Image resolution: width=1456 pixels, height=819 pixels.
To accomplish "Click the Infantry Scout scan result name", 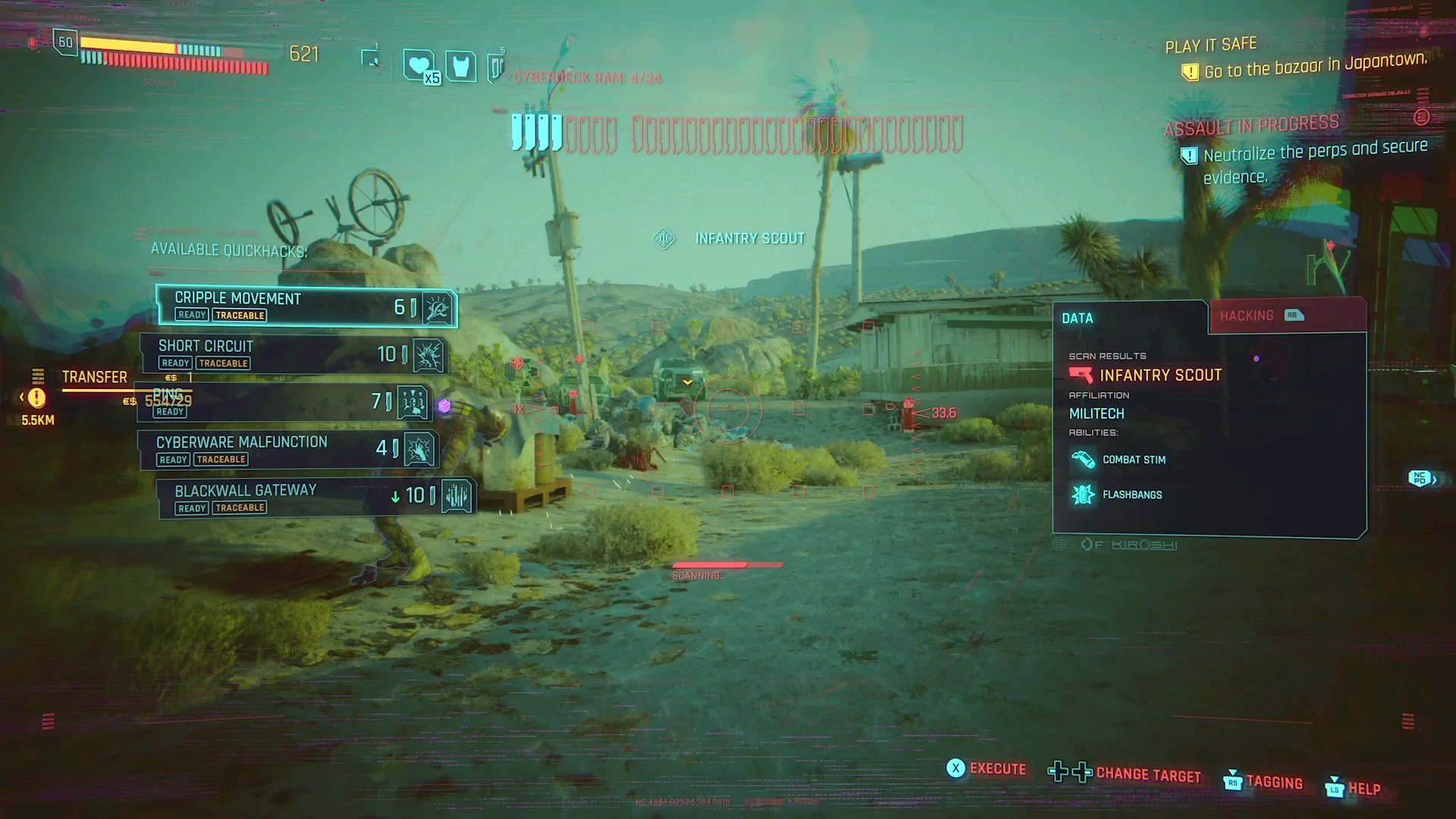I will pyautogui.click(x=1160, y=375).
